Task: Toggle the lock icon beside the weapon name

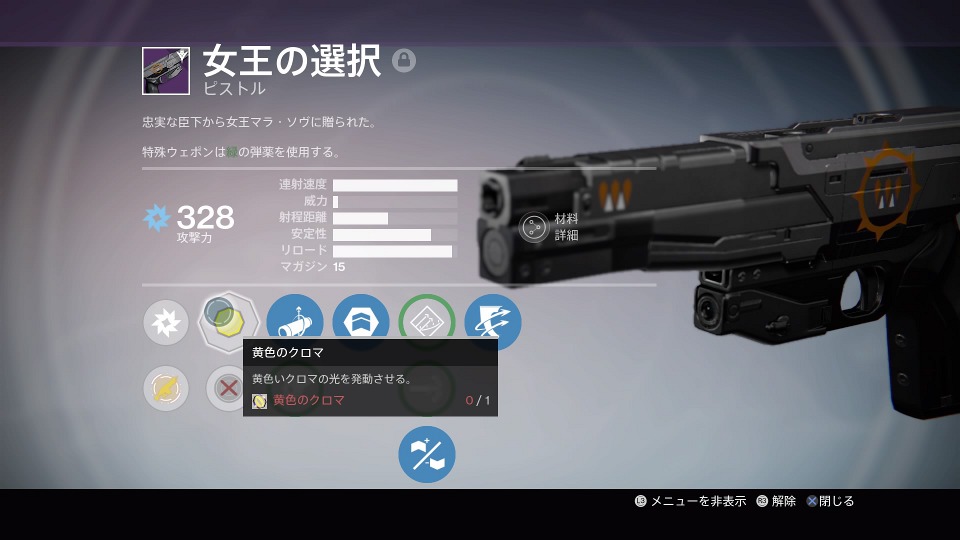Action: pyautogui.click(x=404, y=61)
